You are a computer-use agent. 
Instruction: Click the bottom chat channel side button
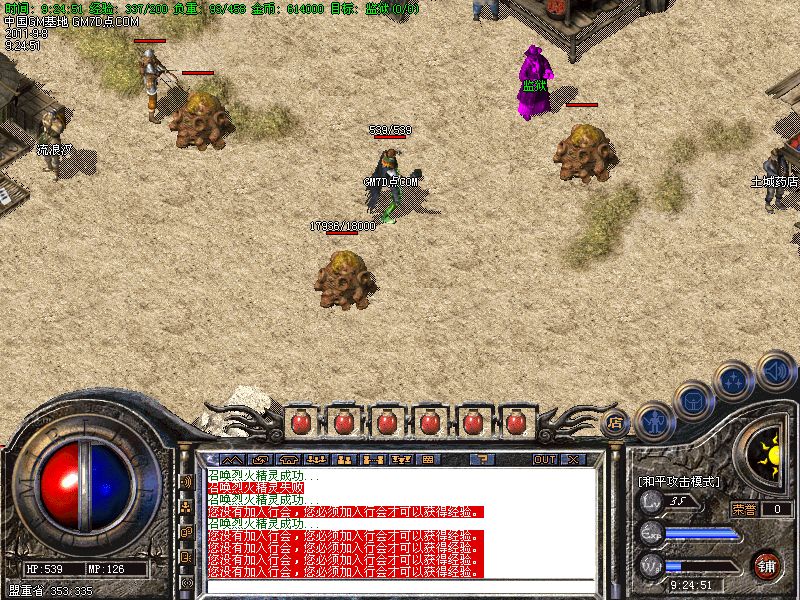pyautogui.click(x=186, y=581)
